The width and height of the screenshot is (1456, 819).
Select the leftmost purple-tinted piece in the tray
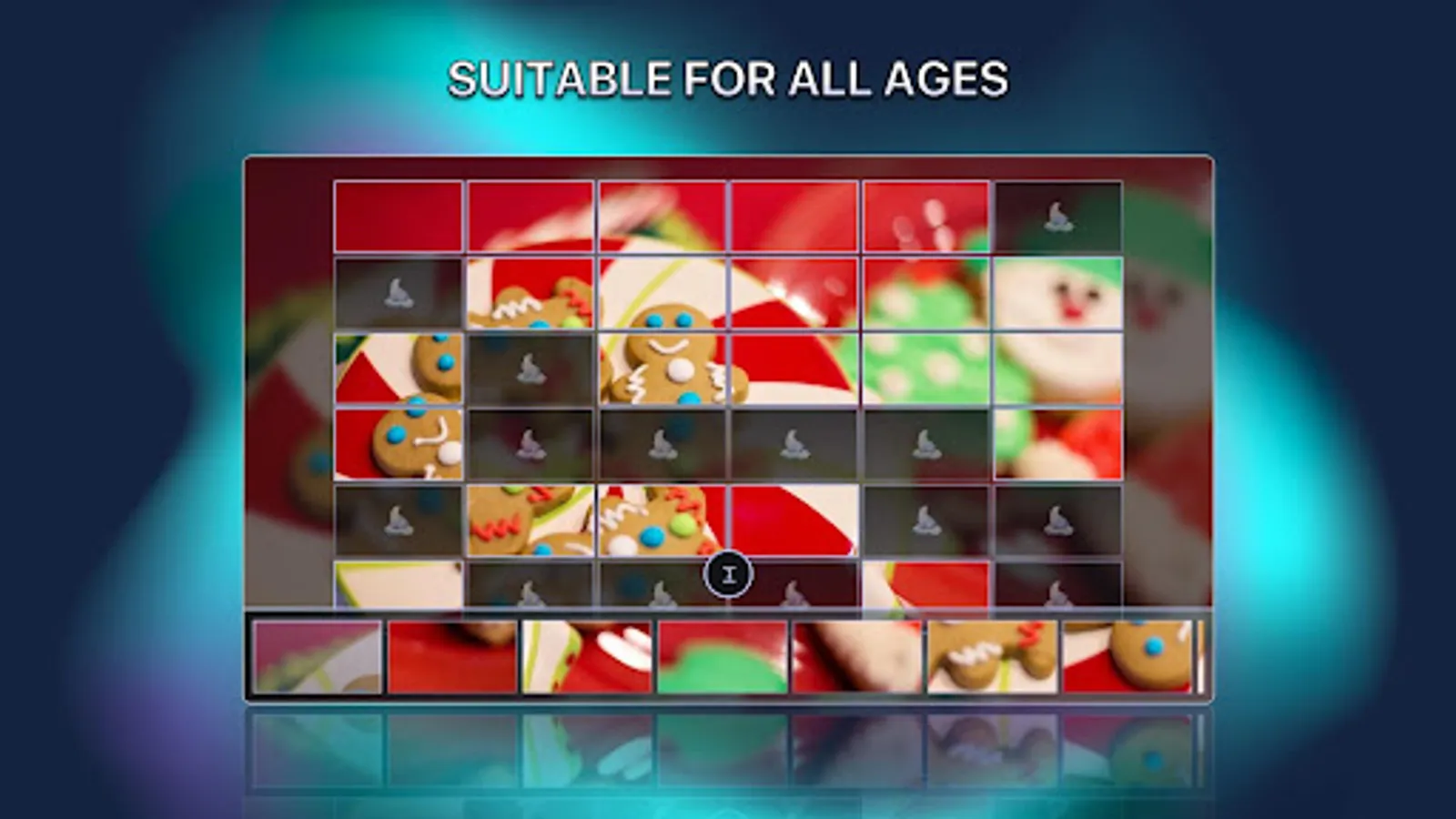317,658
